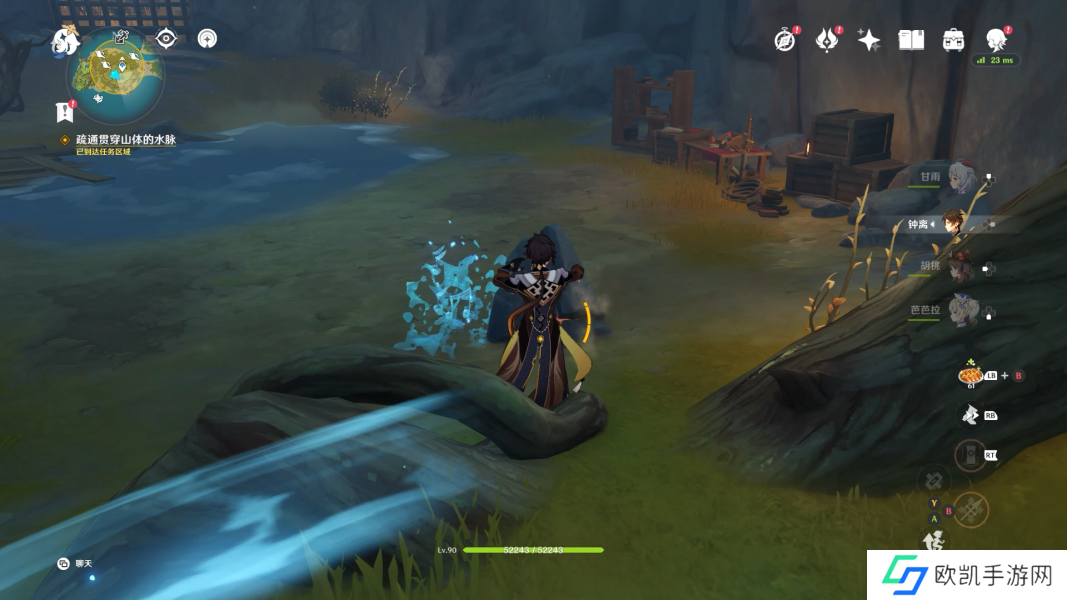The width and height of the screenshot is (1067, 600).
Task: Open the compass events icon
Action: click(786, 40)
